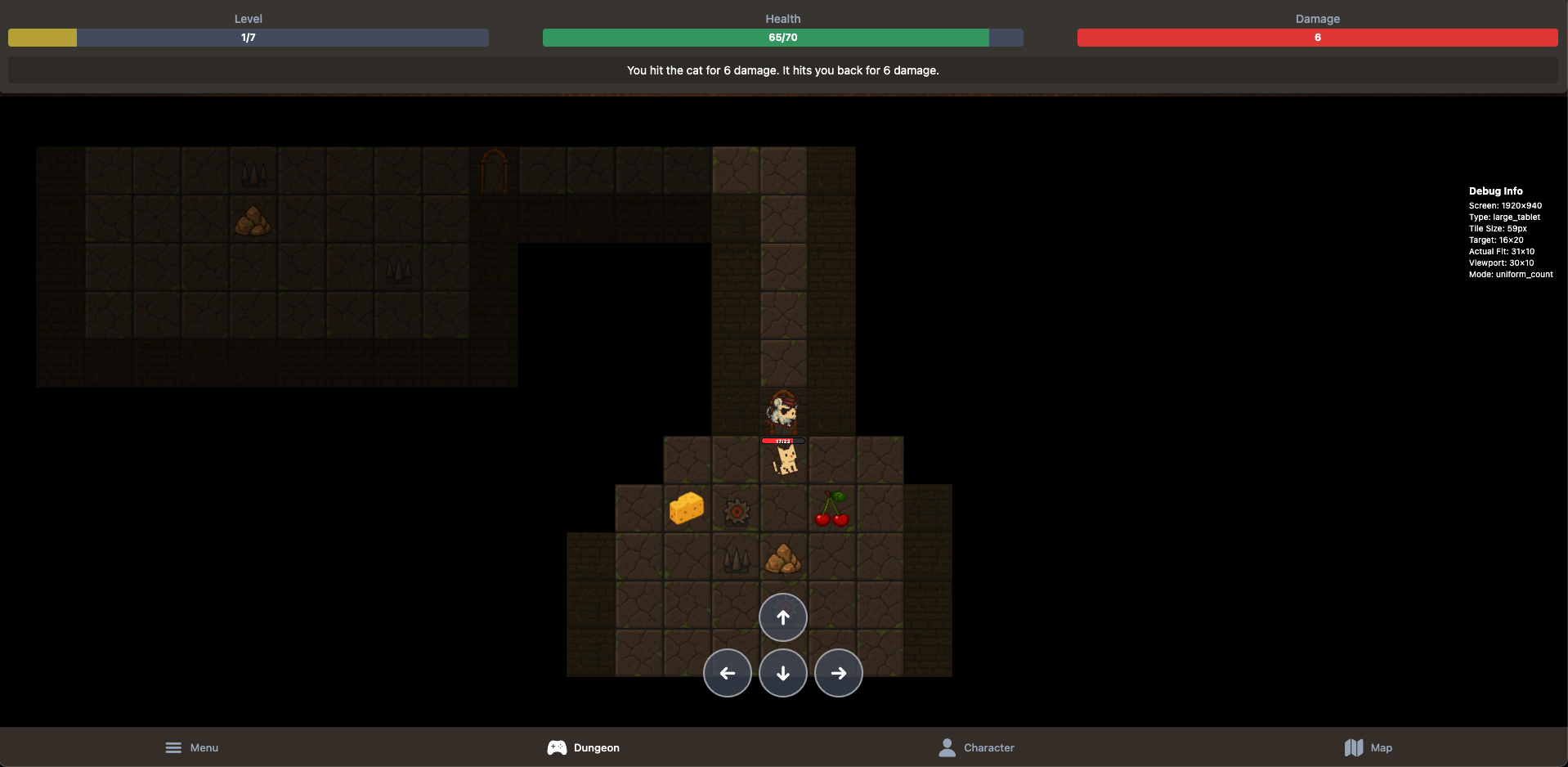Open the Map icon
1568x767 pixels.
(1354, 747)
